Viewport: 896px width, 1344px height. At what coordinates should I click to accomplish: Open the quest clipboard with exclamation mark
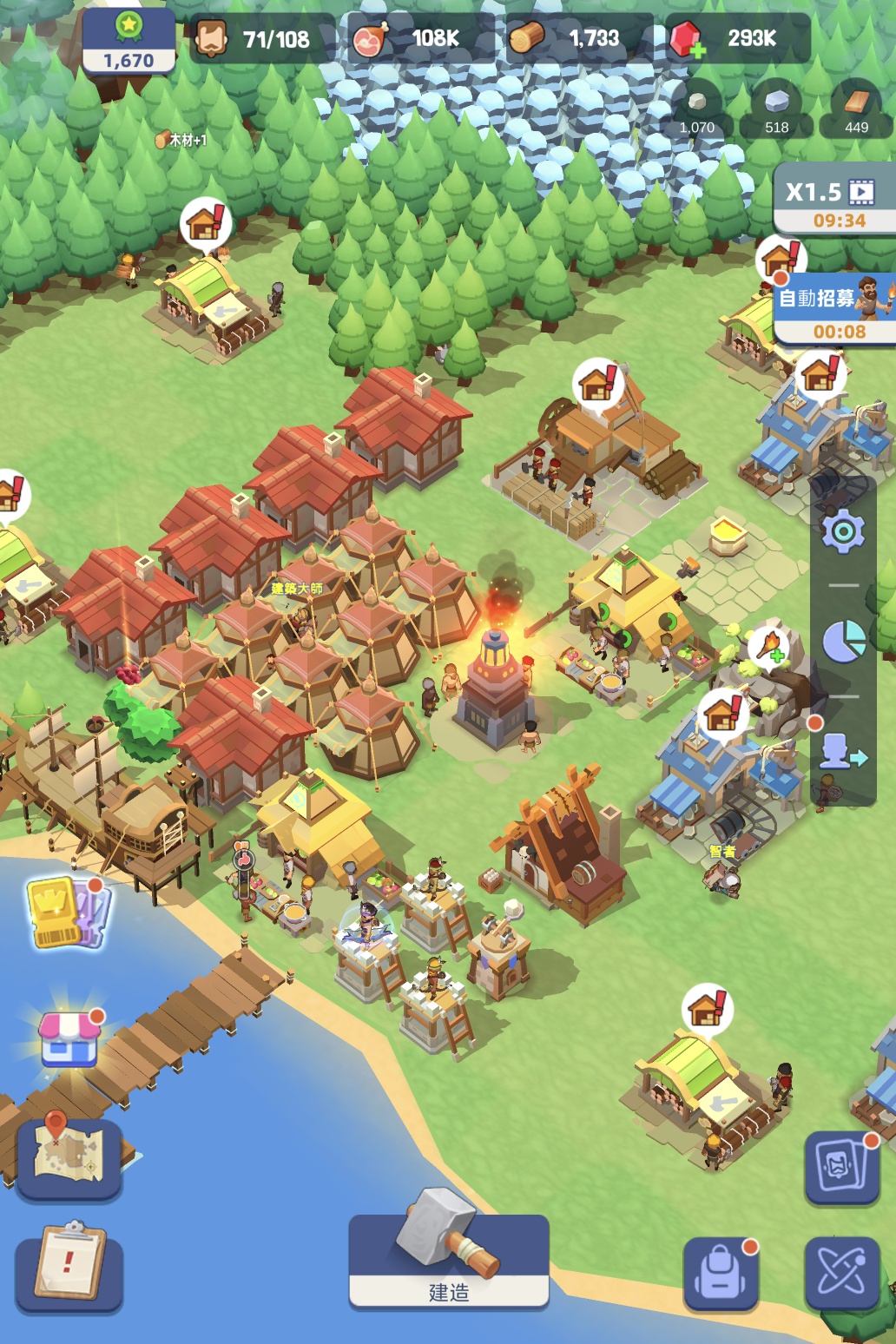coord(69,1264)
